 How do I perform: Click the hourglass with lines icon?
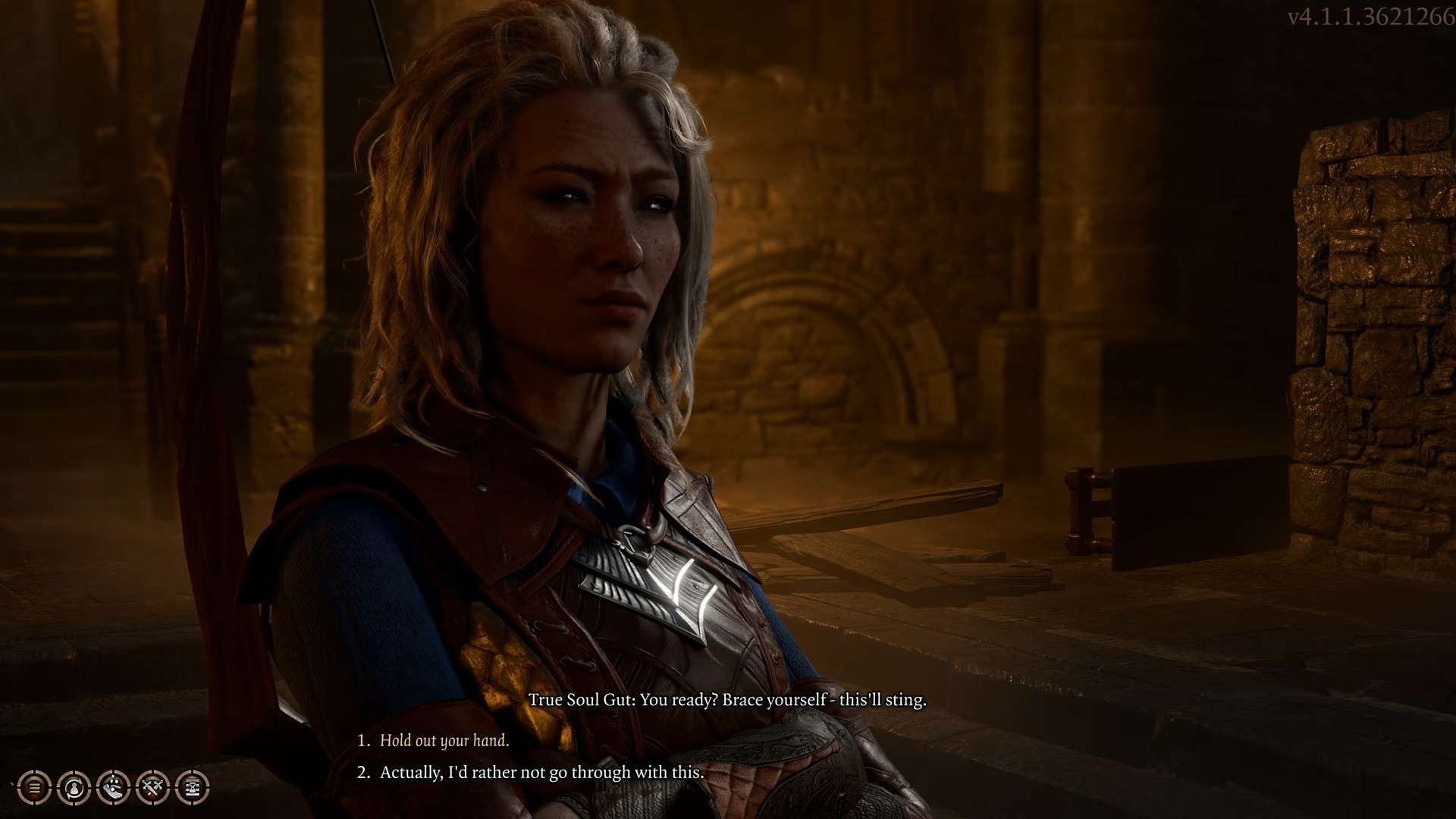[x=192, y=788]
